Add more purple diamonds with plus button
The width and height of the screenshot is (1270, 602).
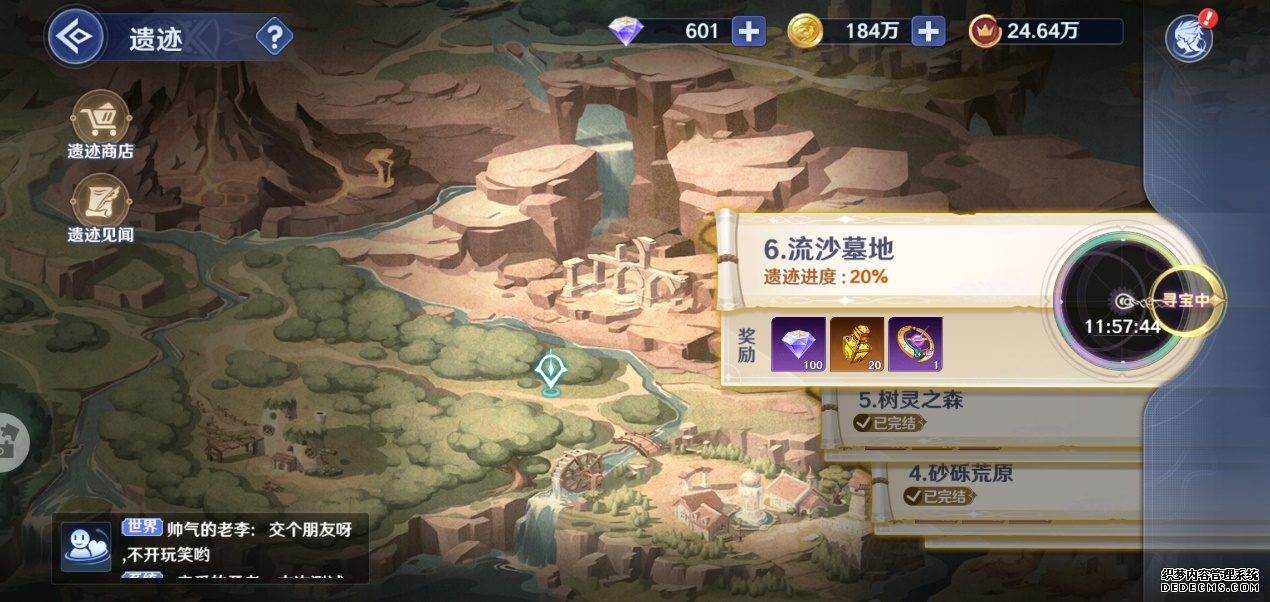[748, 31]
